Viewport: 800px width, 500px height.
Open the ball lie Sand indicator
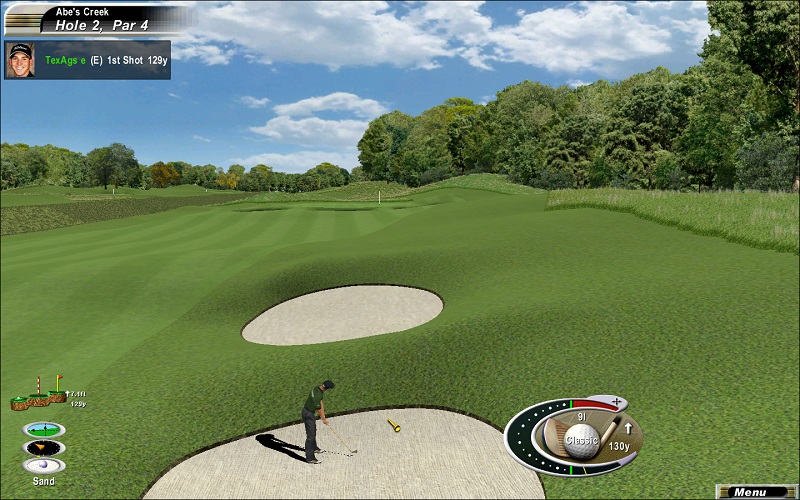click(44, 466)
